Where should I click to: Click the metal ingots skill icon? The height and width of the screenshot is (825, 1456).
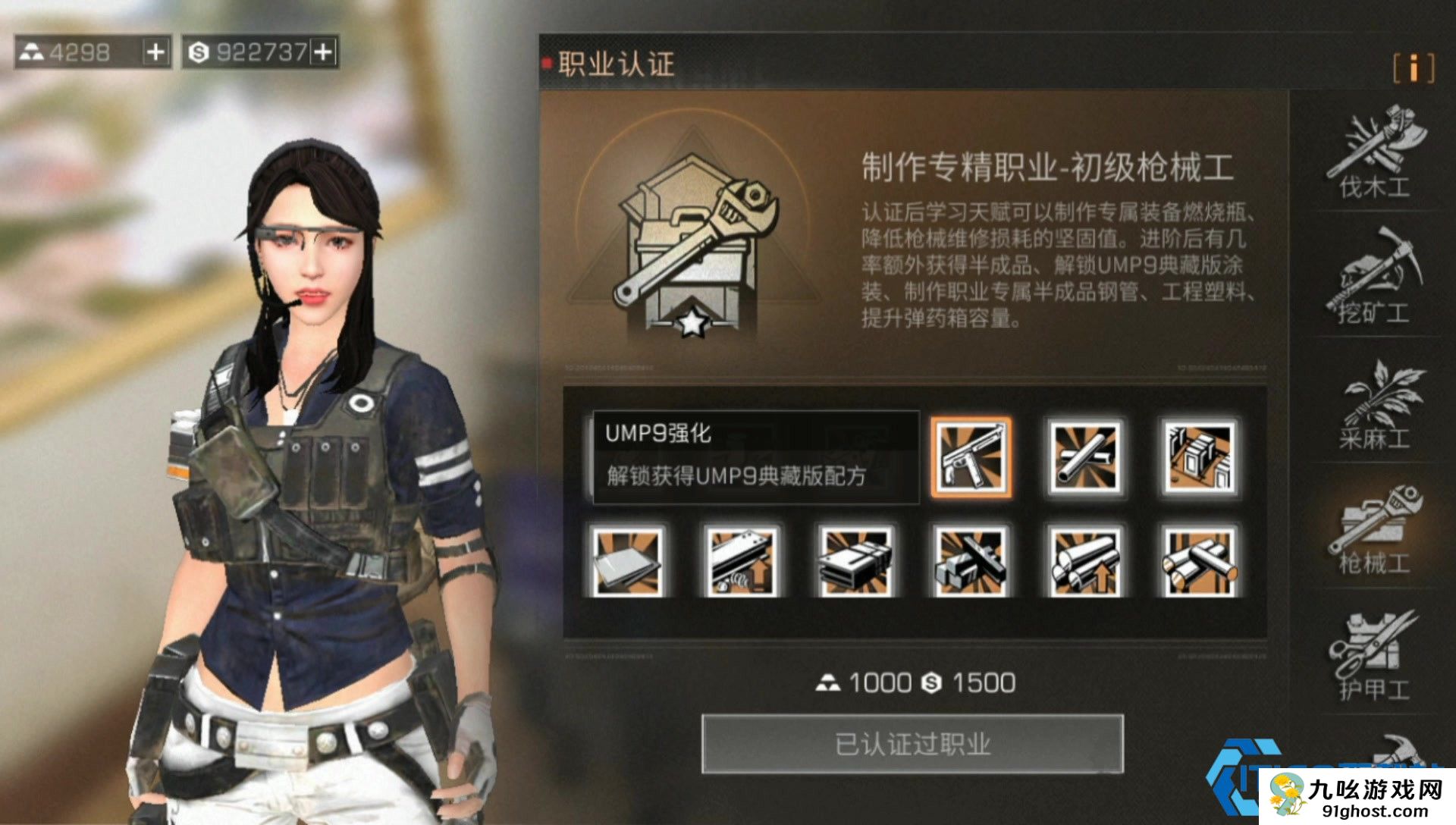971,559
